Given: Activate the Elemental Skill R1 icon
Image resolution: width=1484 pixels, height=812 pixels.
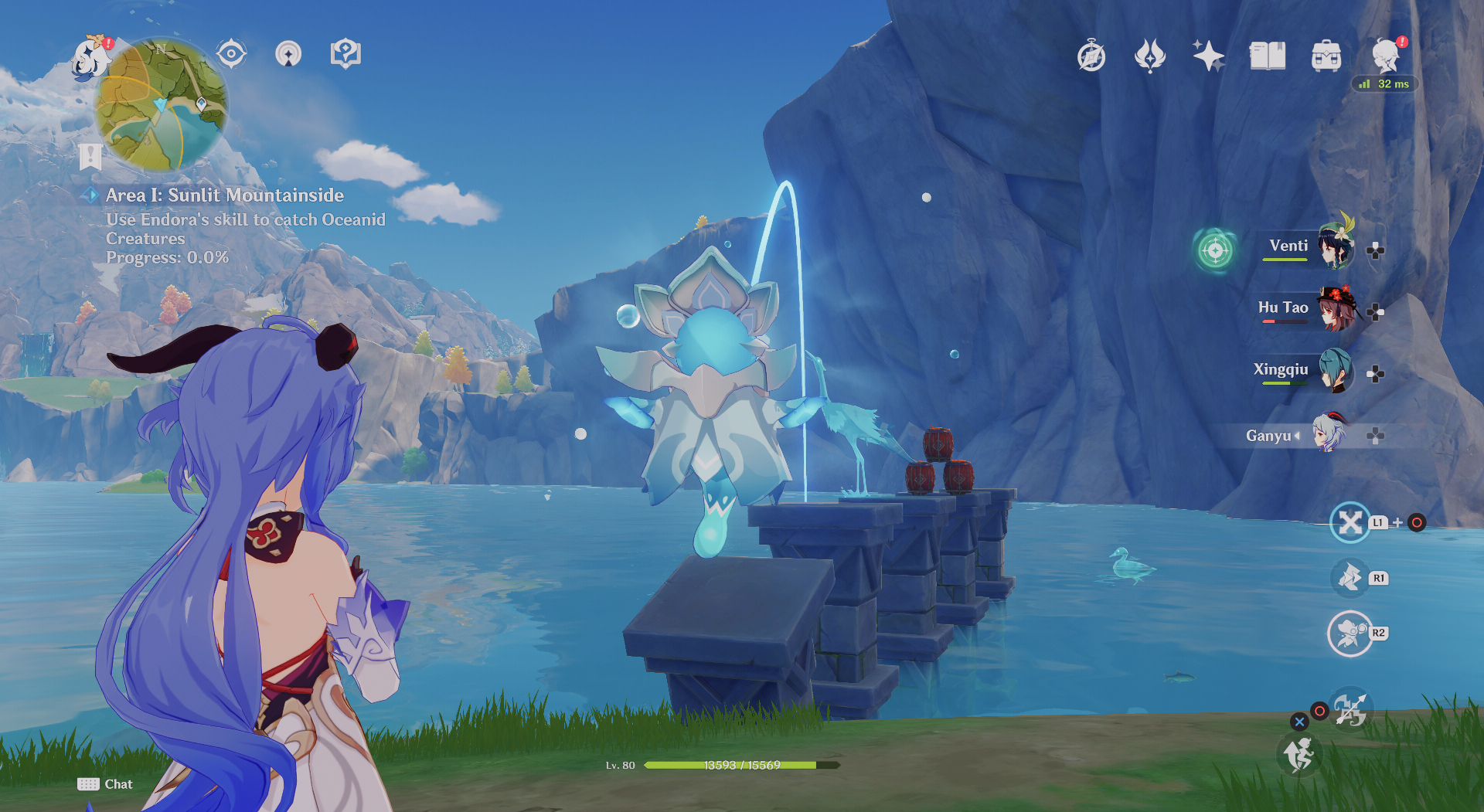Looking at the screenshot, I should pyautogui.click(x=1350, y=578).
